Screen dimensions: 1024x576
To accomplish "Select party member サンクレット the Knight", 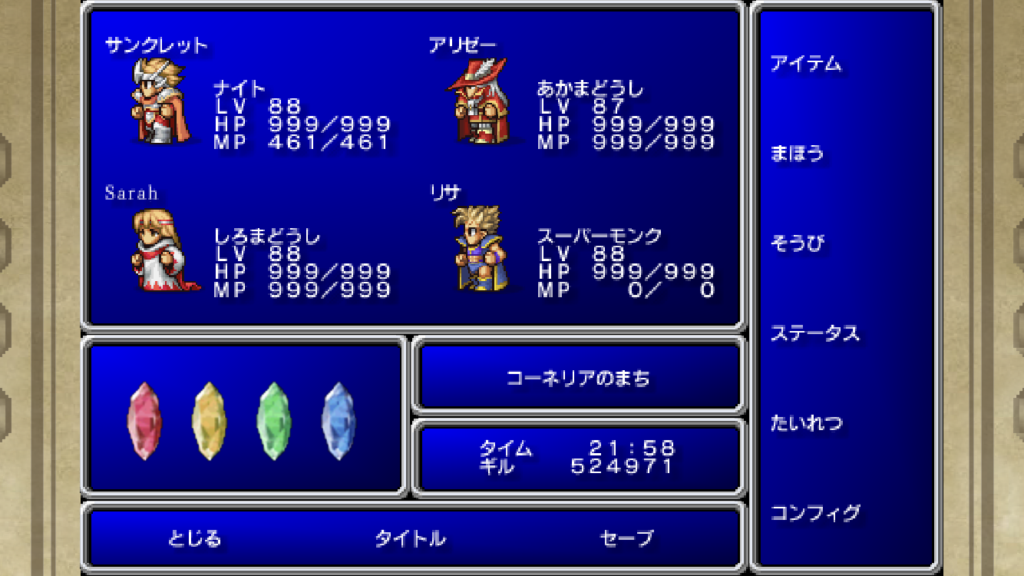I will coord(160,102).
